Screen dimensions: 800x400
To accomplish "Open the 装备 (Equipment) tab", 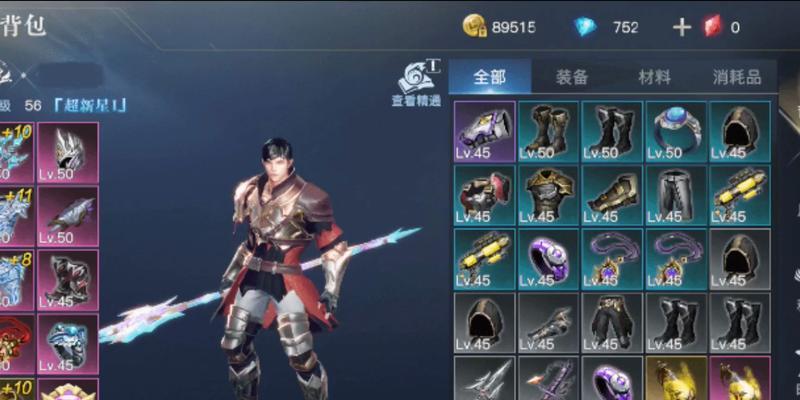I will [571, 77].
